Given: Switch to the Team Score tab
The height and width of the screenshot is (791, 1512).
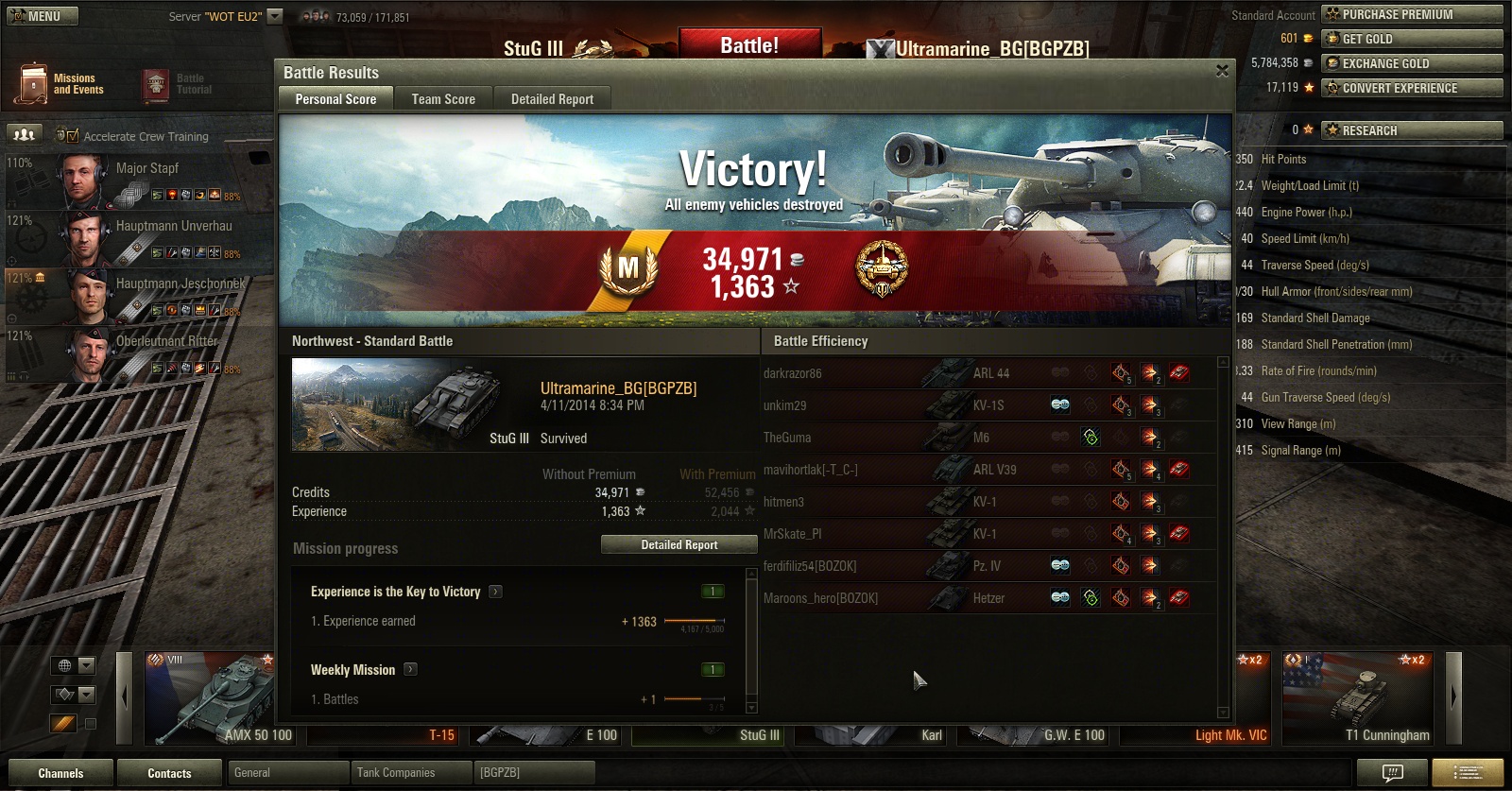Looking at the screenshot, I should (x=443, y=99).
